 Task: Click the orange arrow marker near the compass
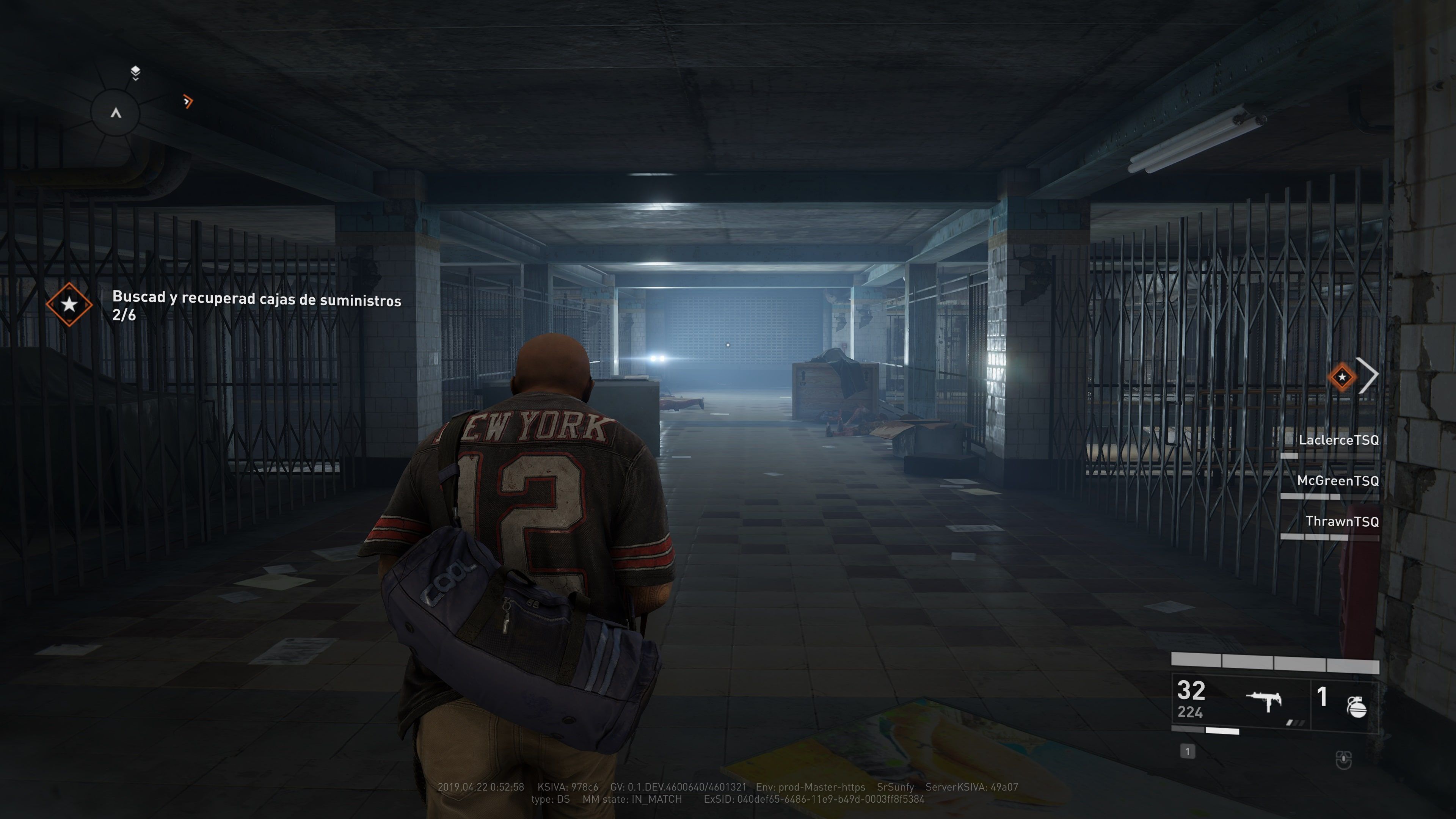pos(188,102)
